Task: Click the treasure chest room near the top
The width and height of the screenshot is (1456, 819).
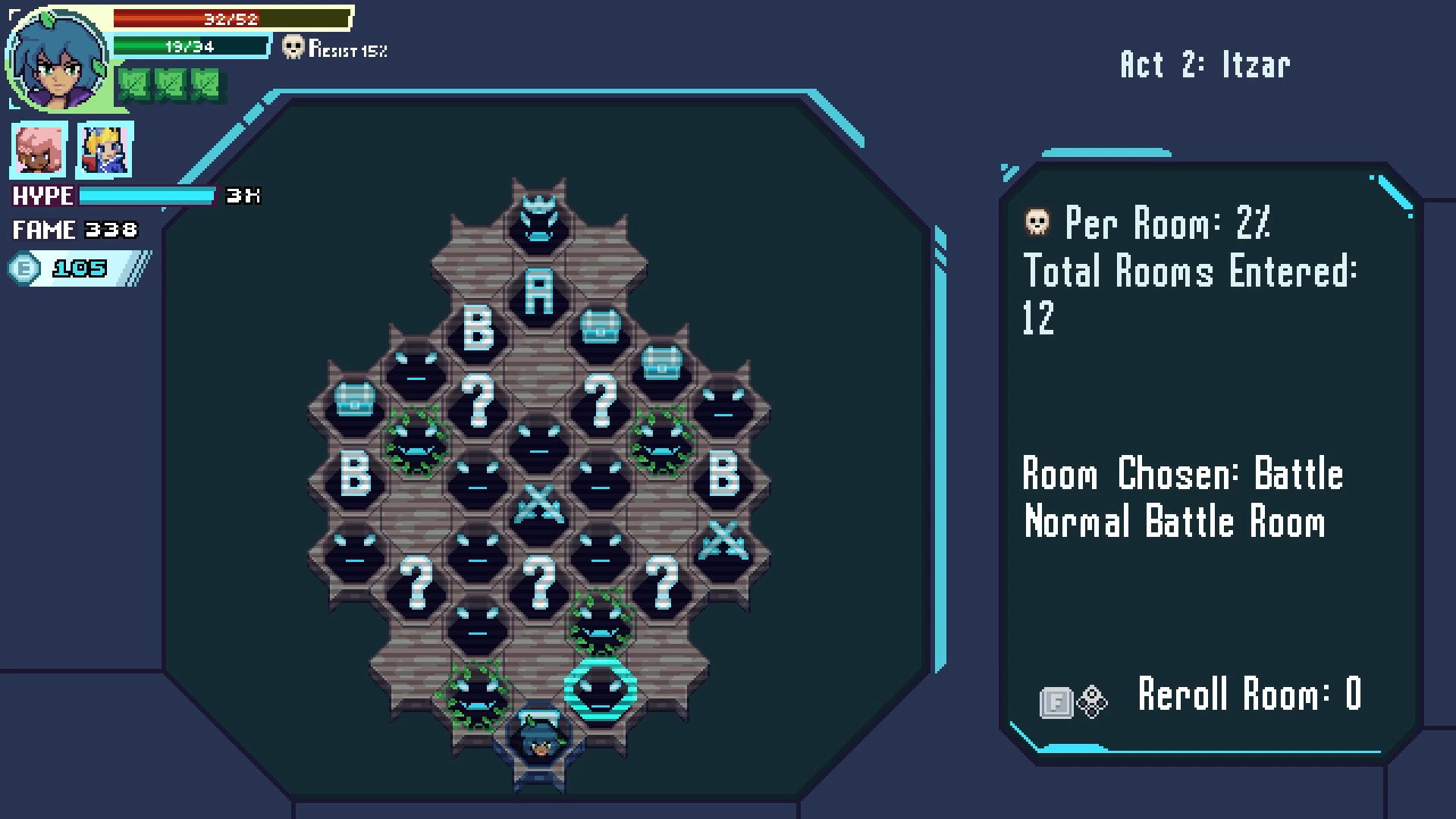Action: 599,326
